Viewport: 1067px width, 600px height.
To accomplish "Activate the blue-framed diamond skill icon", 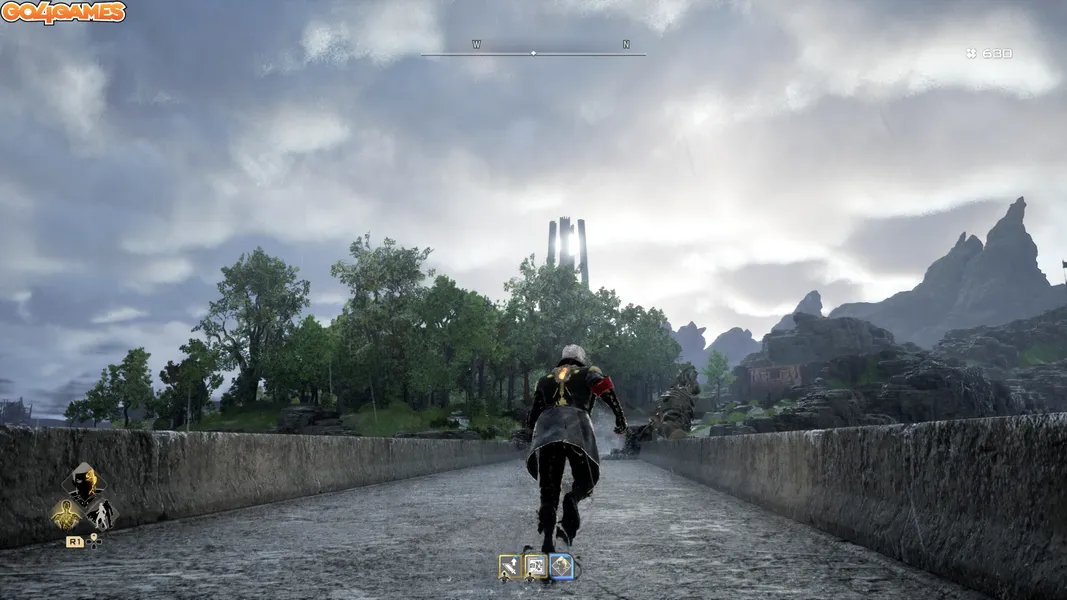I will (562, 567).
